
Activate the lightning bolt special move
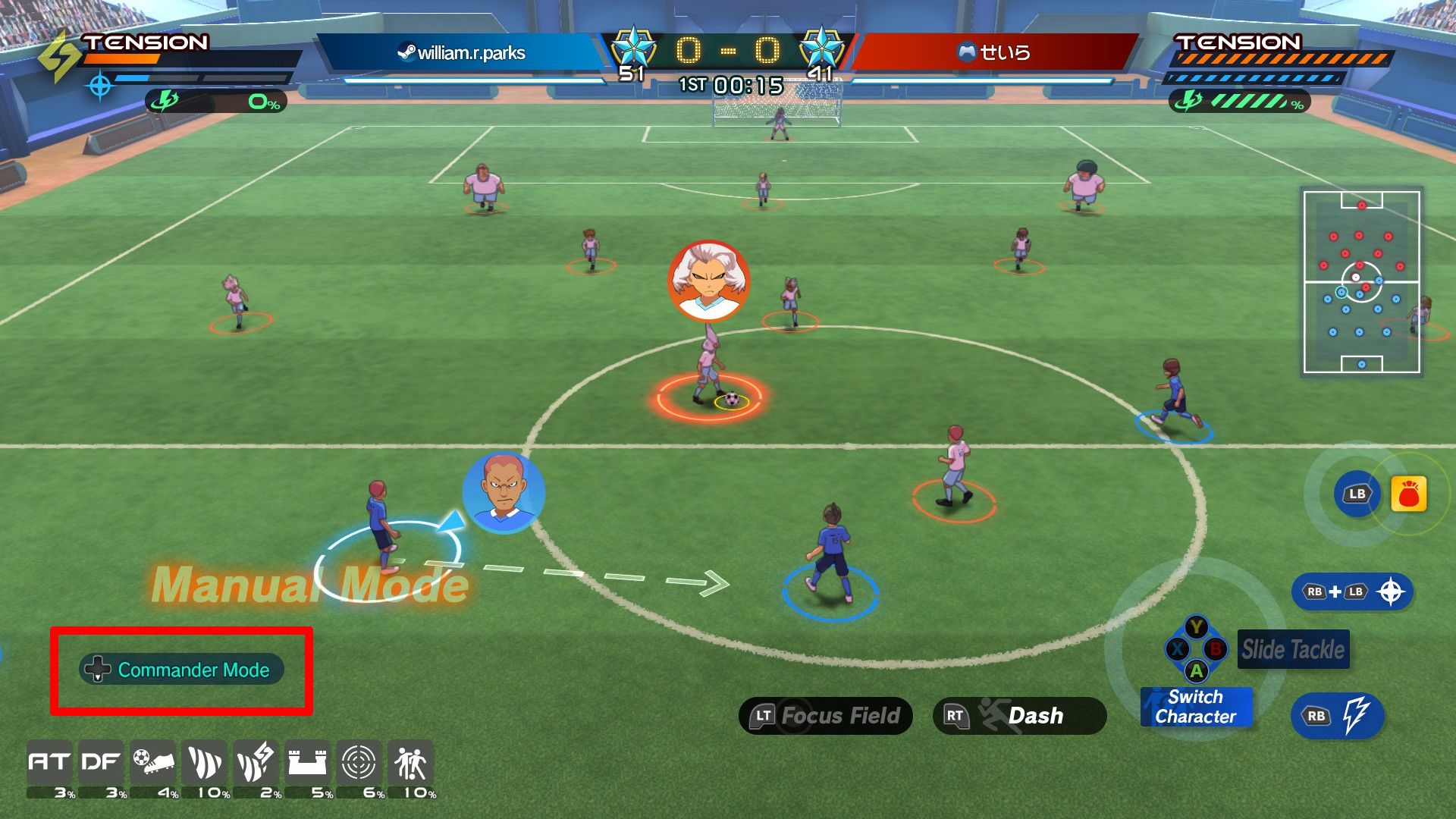1338,716
